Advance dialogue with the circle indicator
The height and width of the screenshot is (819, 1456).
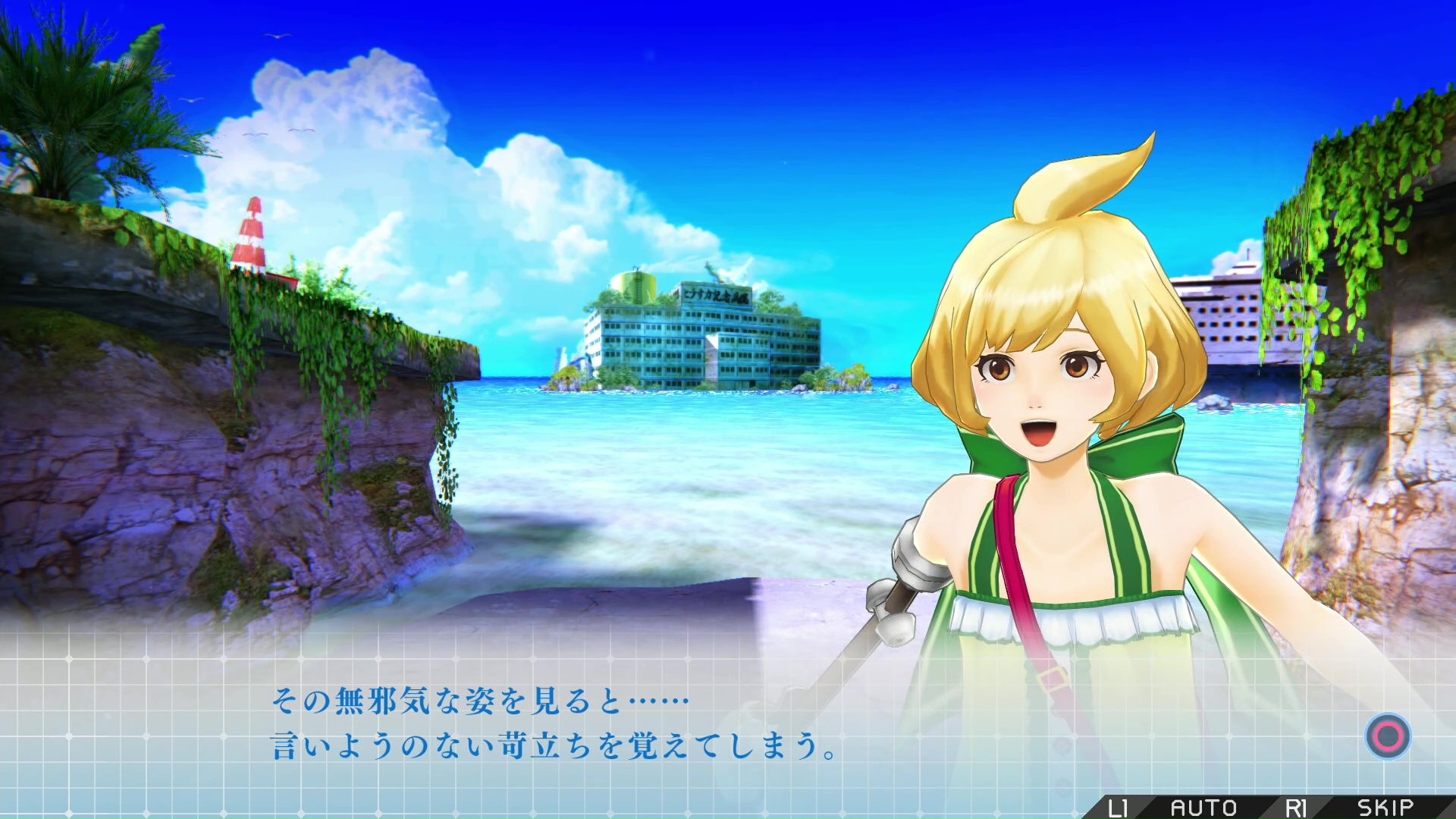click(x=1388, y=736)
